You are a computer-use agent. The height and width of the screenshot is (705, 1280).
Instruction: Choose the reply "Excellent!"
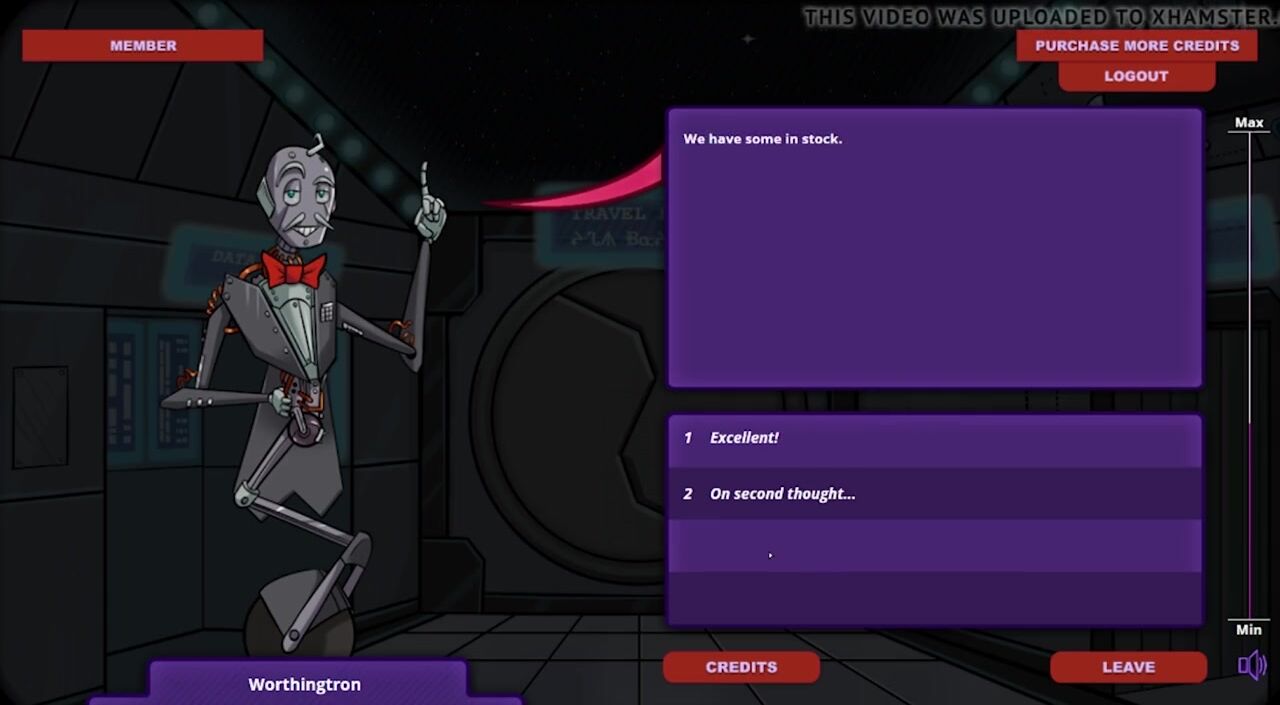click(934, 438)
